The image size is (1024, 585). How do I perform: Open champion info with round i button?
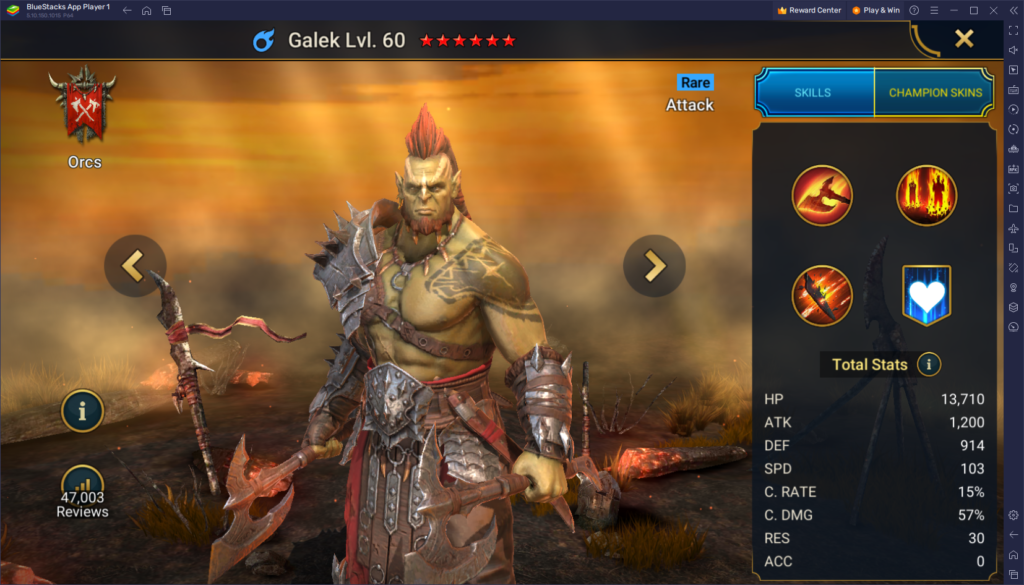pos(82,410)
